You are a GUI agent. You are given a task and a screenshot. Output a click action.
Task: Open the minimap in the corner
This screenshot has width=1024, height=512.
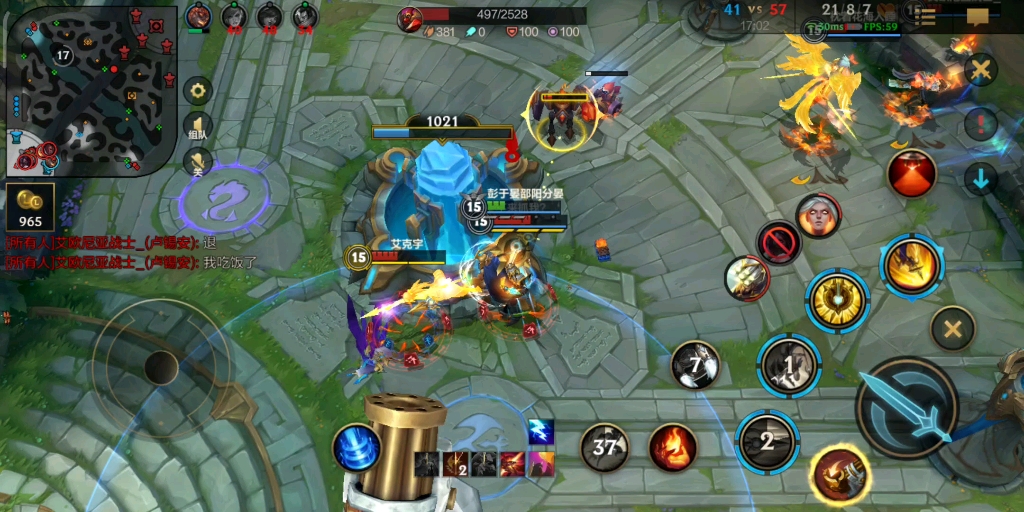[92, 90]
